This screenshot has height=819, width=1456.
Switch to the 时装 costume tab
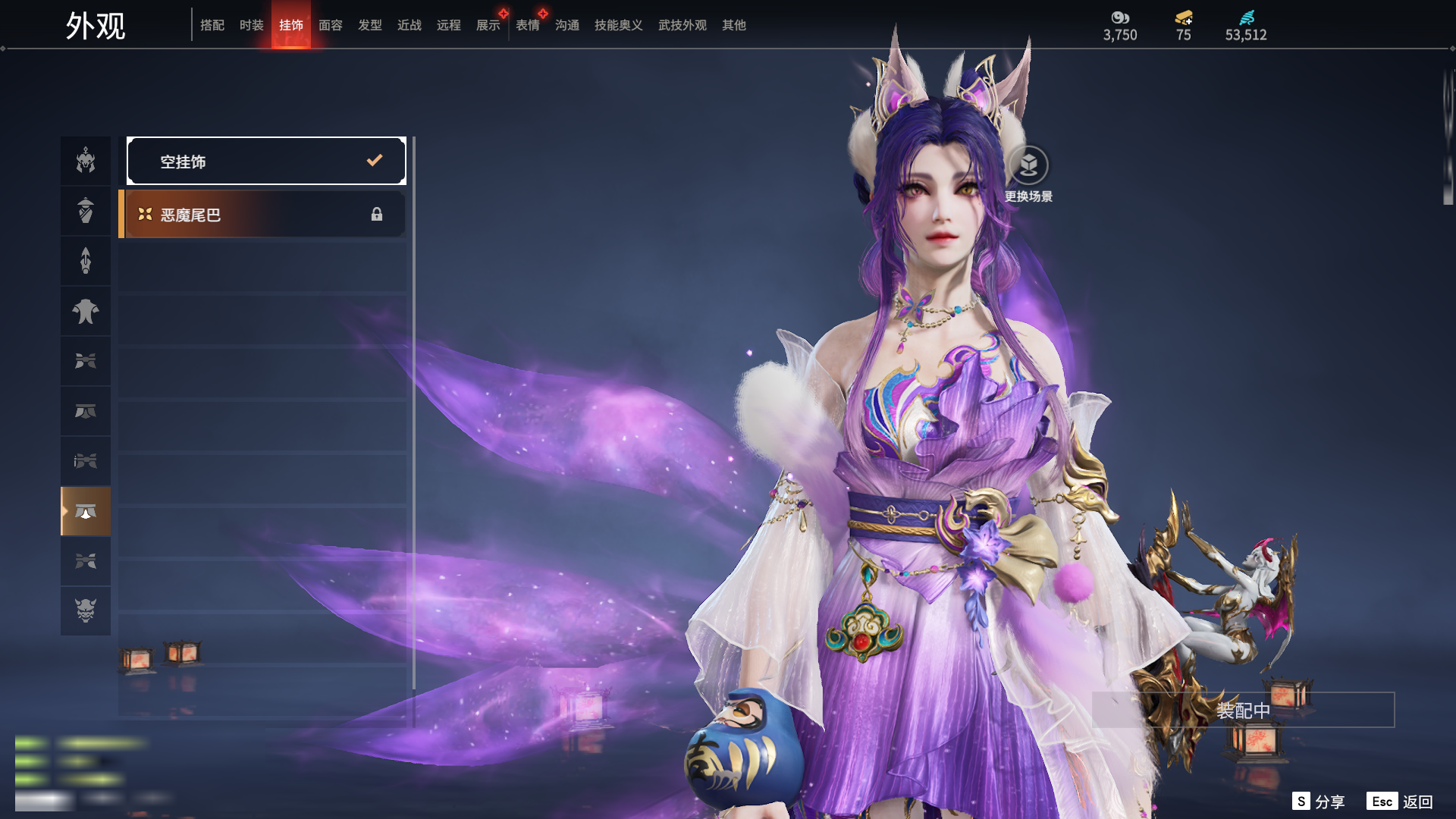251,25
